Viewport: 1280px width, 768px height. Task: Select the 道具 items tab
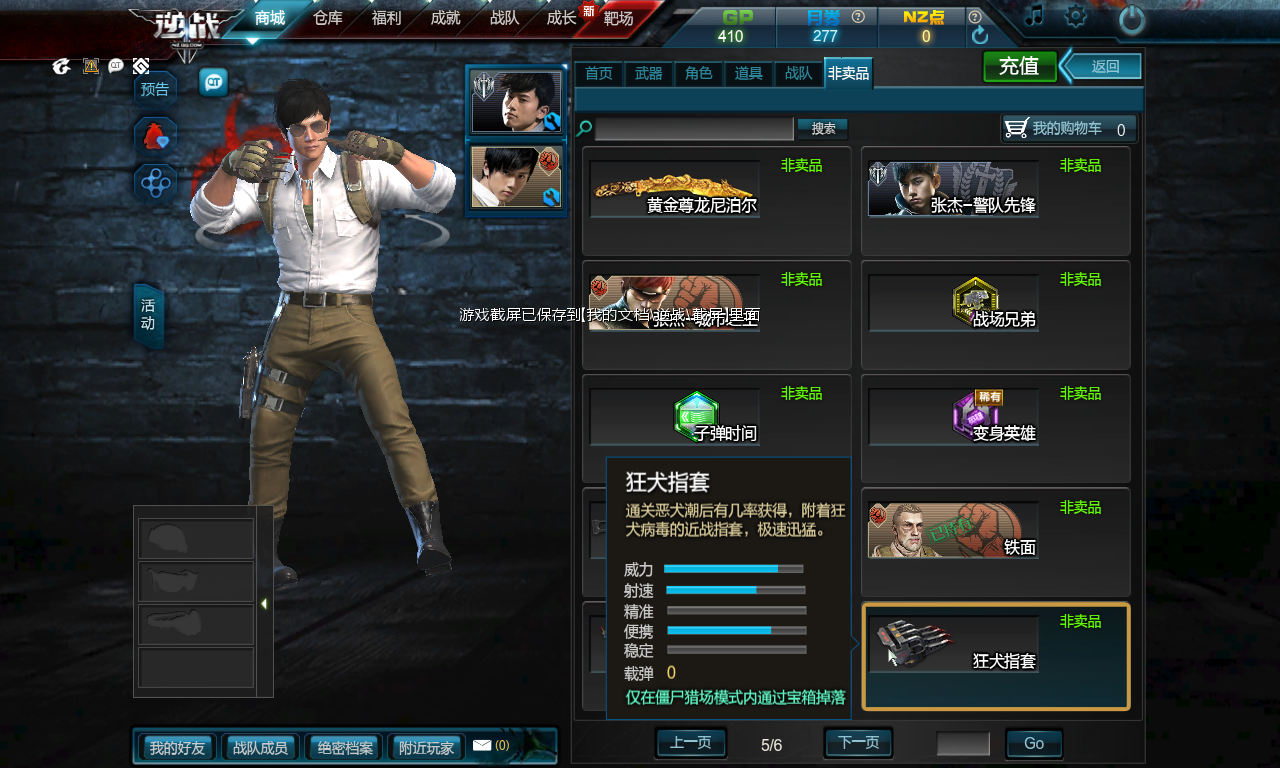tap(749, 73)
